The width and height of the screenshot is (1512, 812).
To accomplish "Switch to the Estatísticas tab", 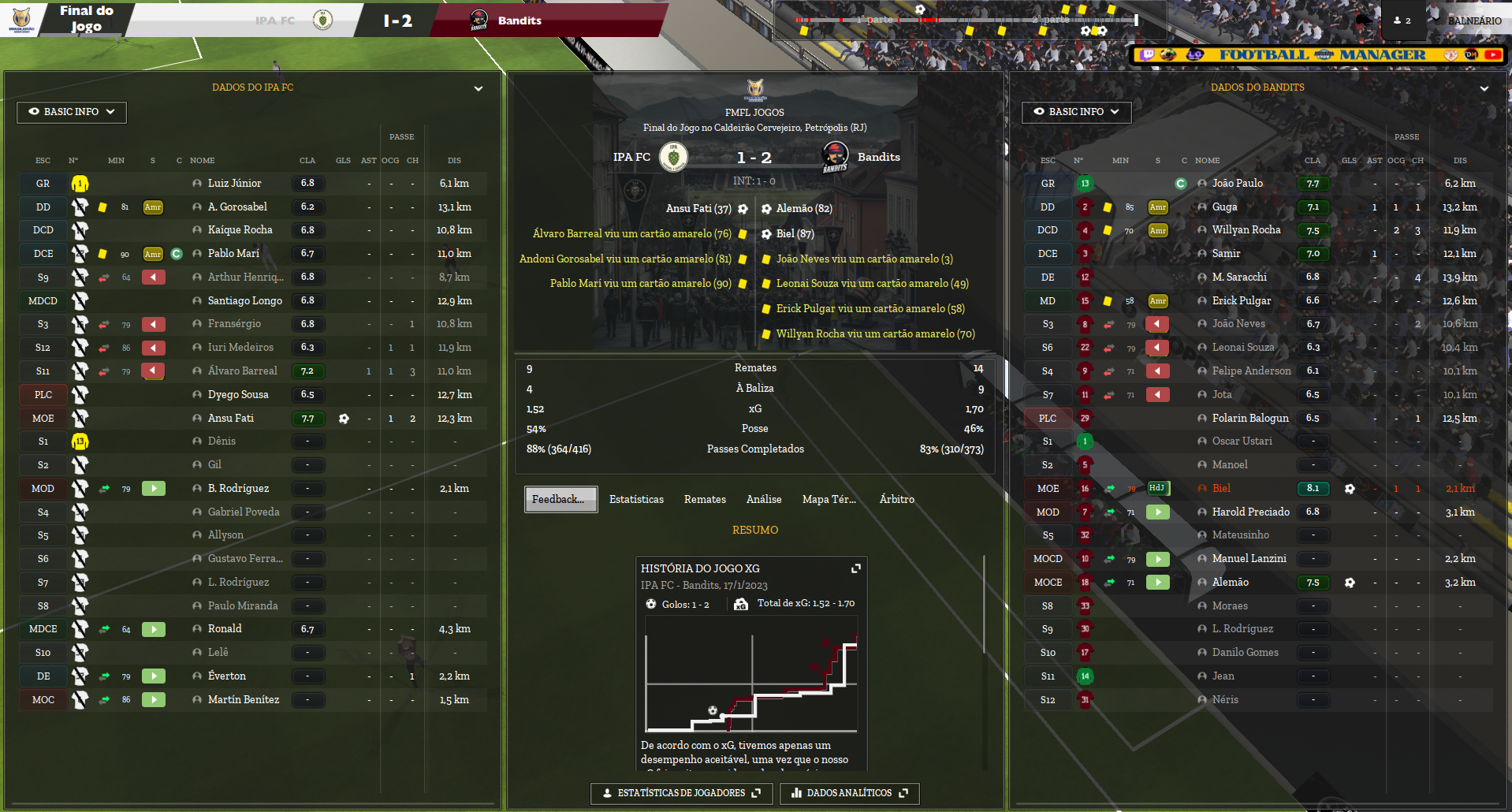I will pos(636,500).
